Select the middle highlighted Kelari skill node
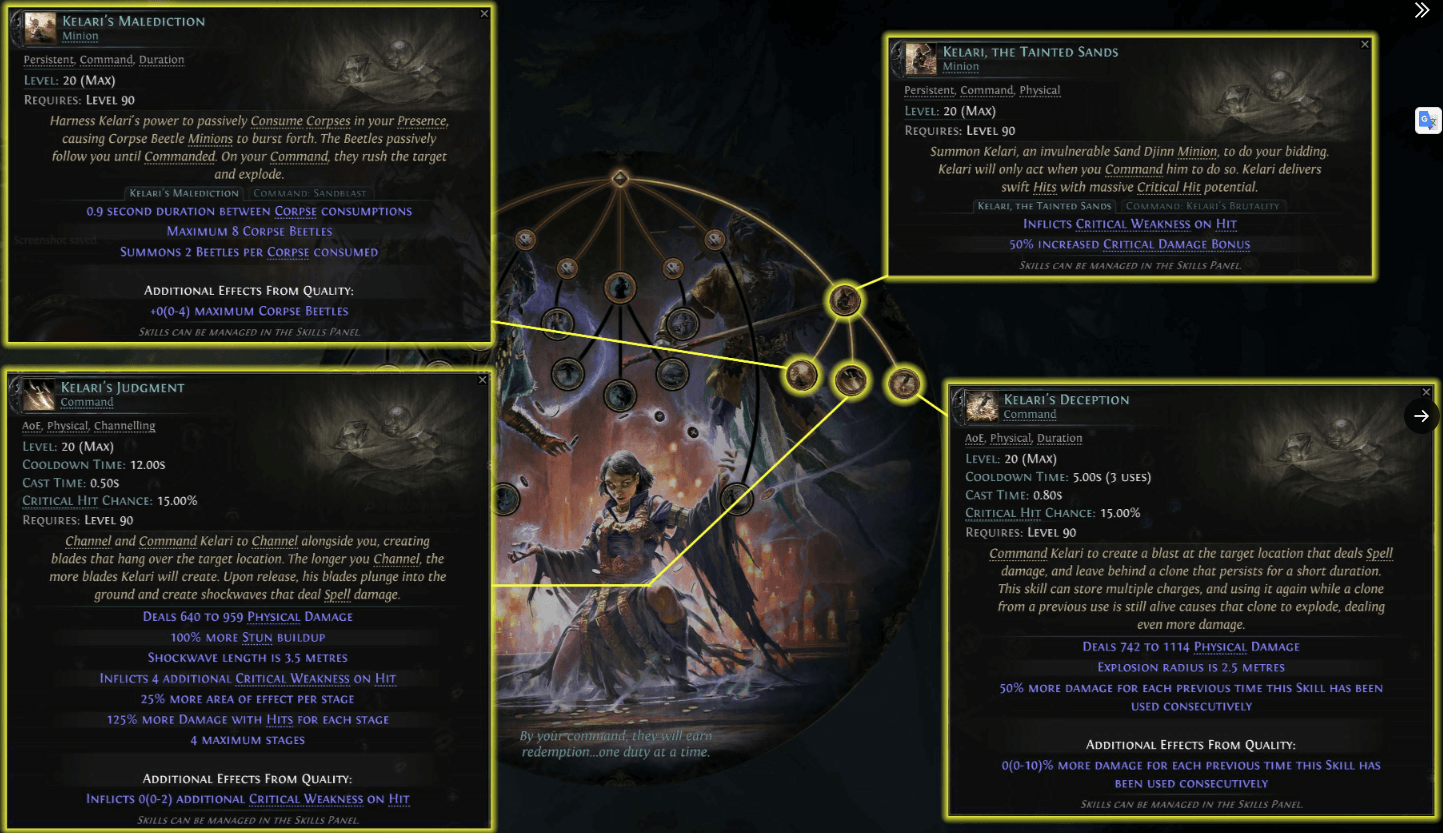 click(x=851, y=381)
